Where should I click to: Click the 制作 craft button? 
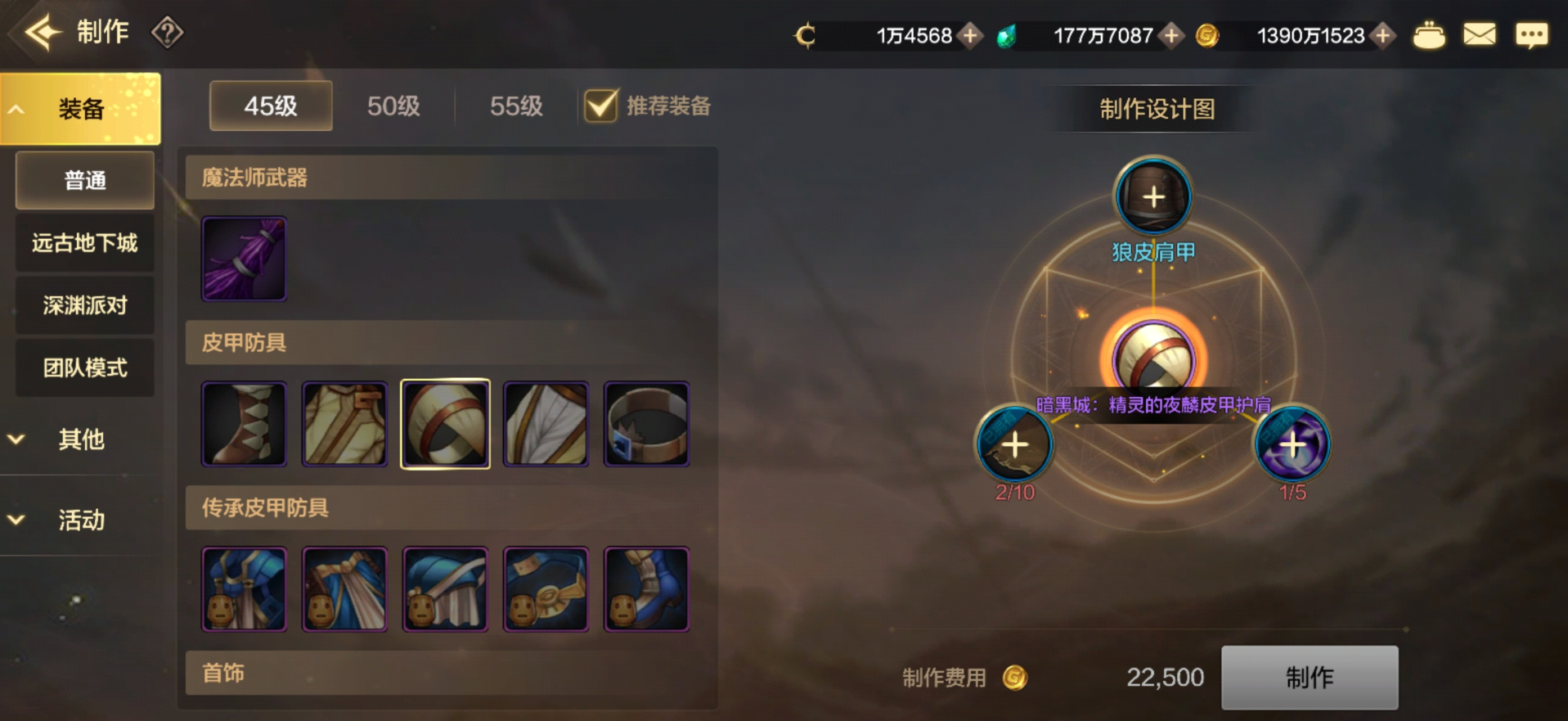click(1309, 677)
